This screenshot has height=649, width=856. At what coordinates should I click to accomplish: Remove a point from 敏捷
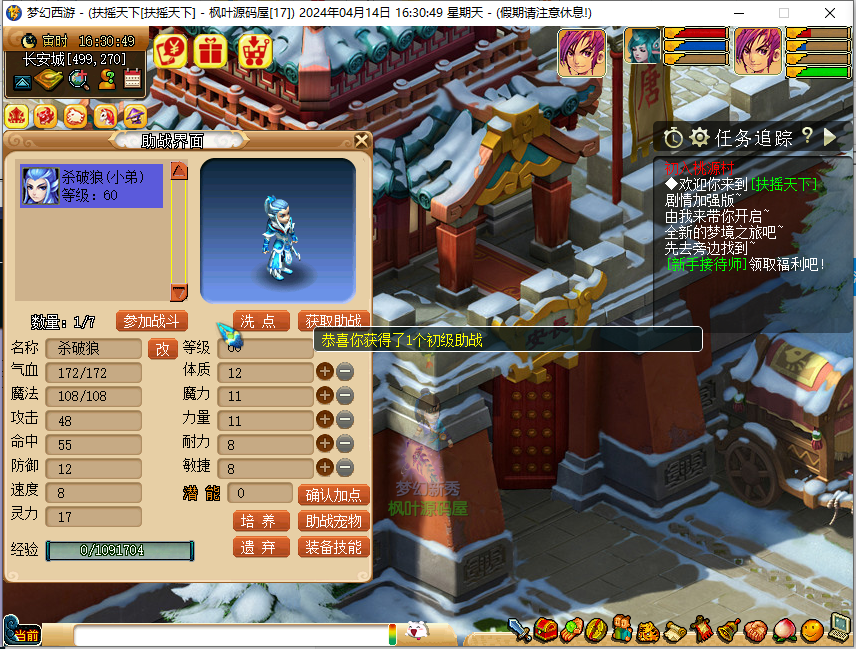[344, 467]
